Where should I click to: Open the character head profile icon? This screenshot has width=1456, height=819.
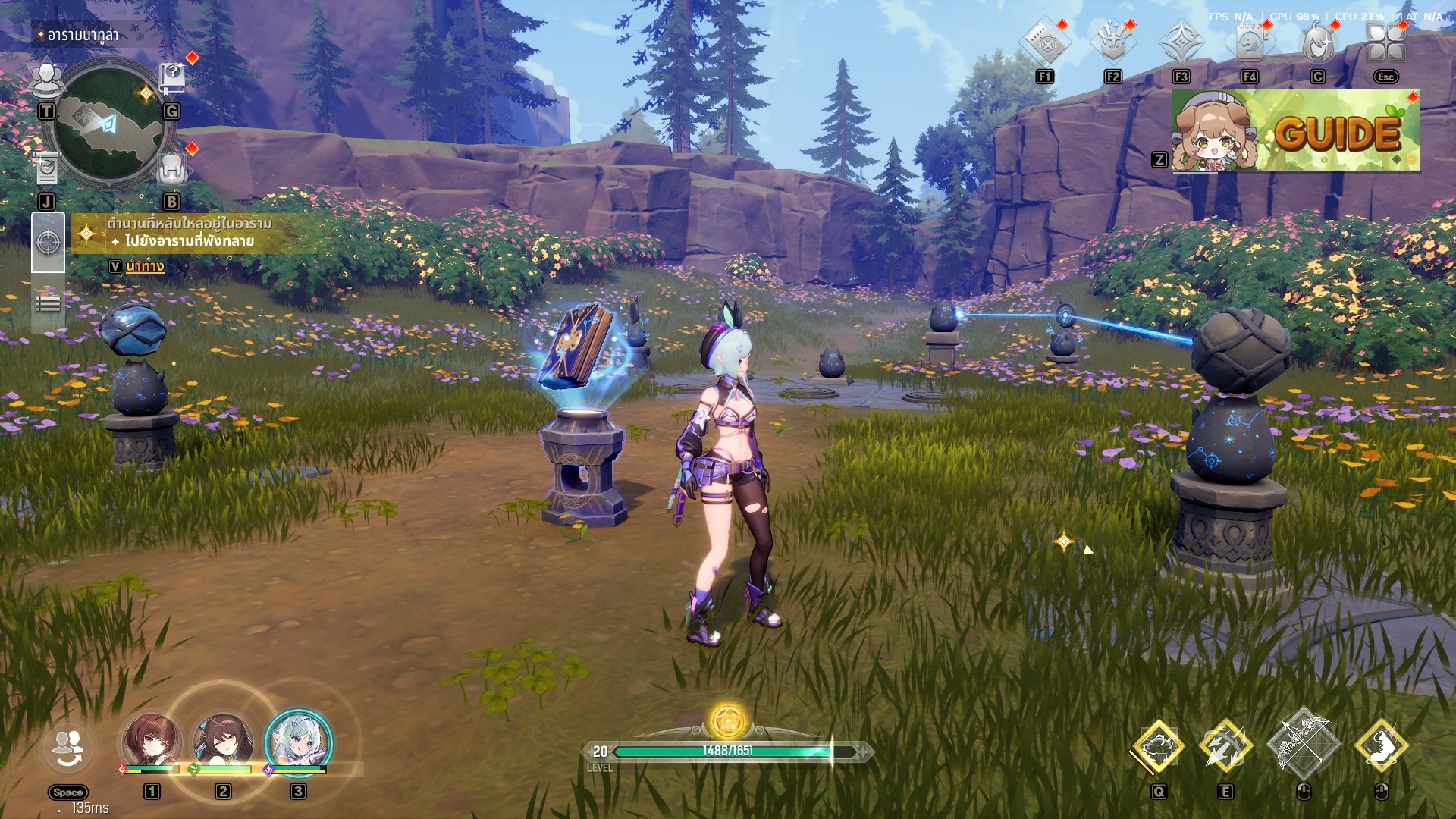(1318, 42)
